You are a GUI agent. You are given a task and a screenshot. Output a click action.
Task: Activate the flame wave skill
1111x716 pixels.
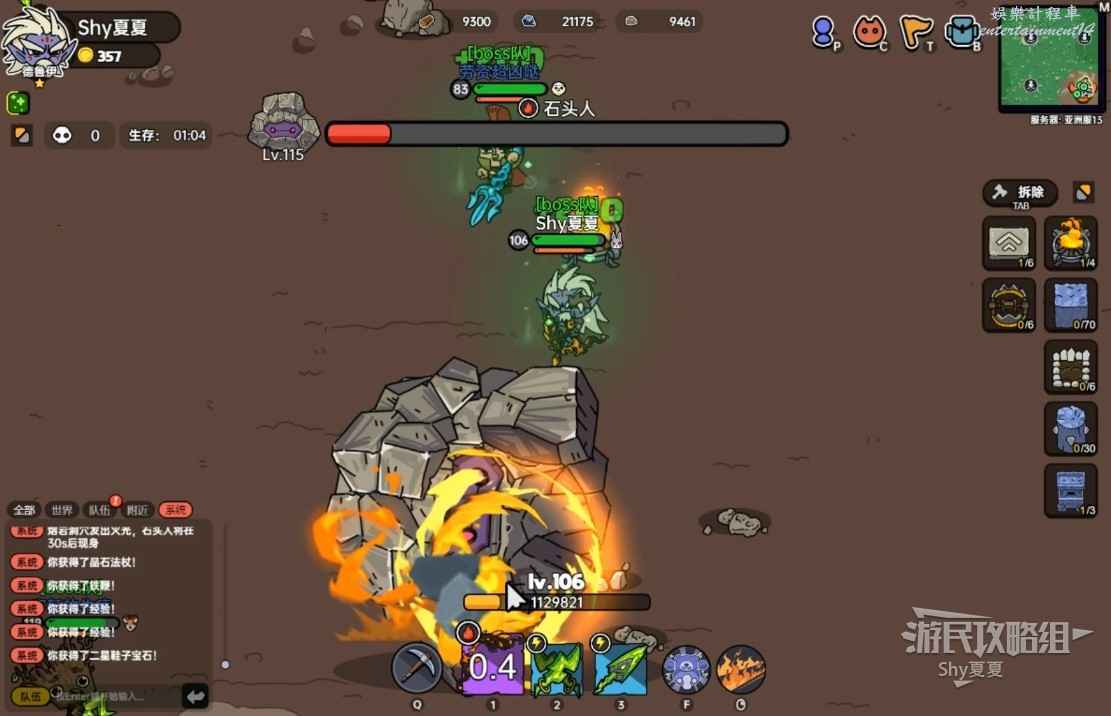coord(741,669)
